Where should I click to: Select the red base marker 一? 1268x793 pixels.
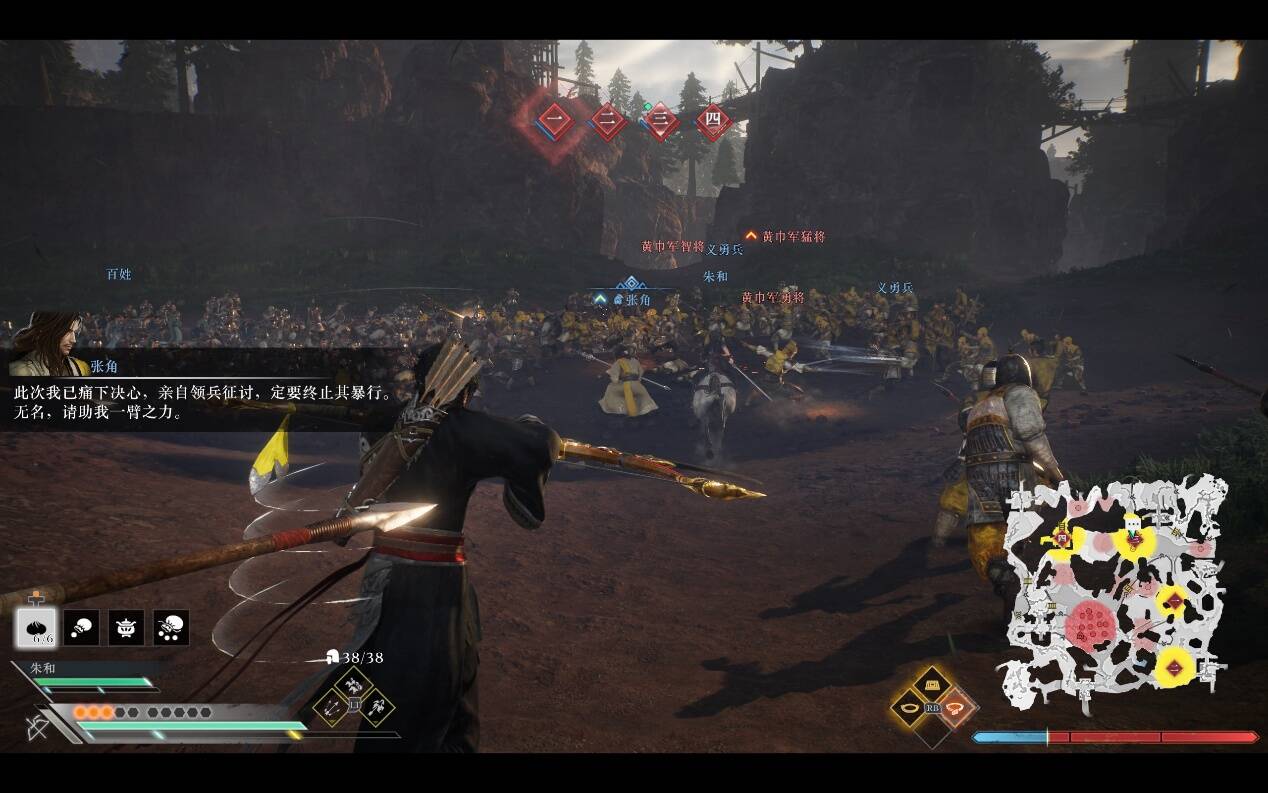(x=555, y=122)
